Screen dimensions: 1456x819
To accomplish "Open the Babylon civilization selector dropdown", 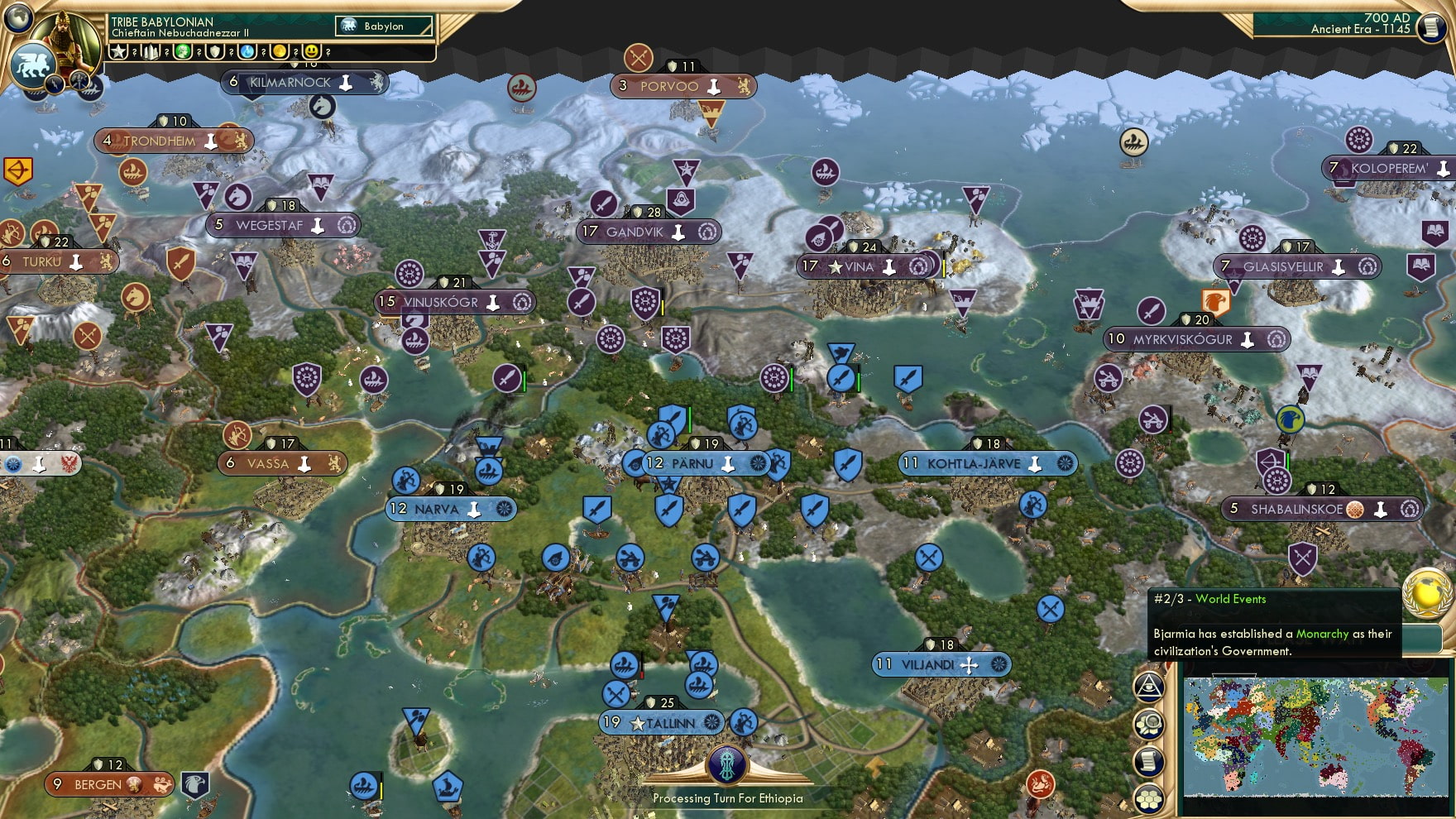I will click(x=382, y=26).
